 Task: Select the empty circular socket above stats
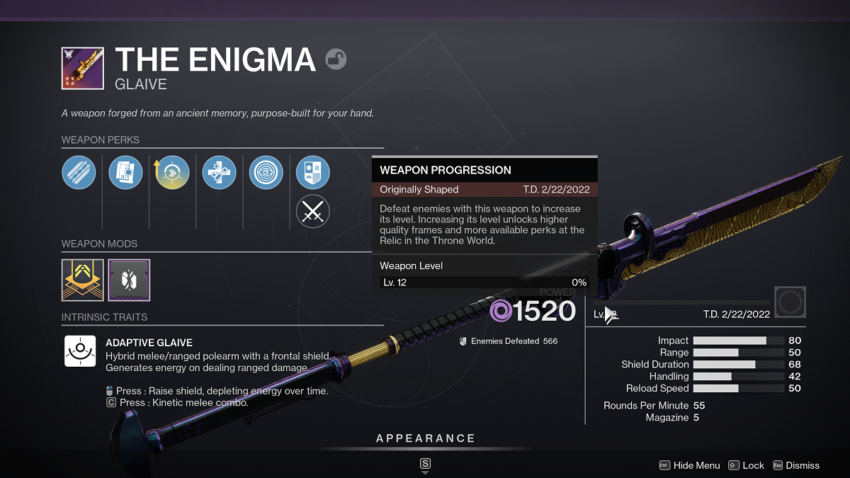[x=790, y=302]
